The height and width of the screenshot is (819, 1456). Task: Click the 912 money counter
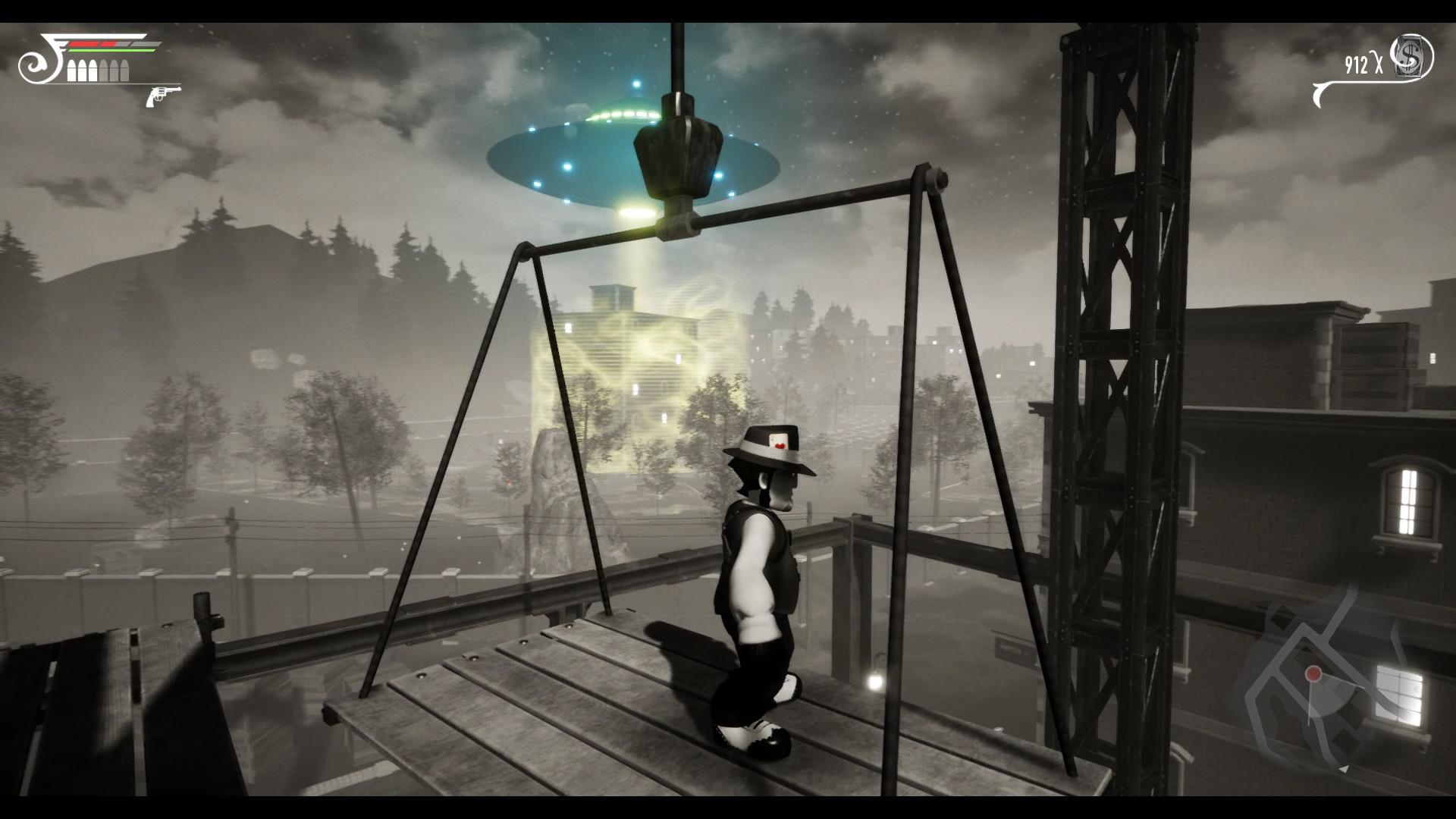(1357, 64)
